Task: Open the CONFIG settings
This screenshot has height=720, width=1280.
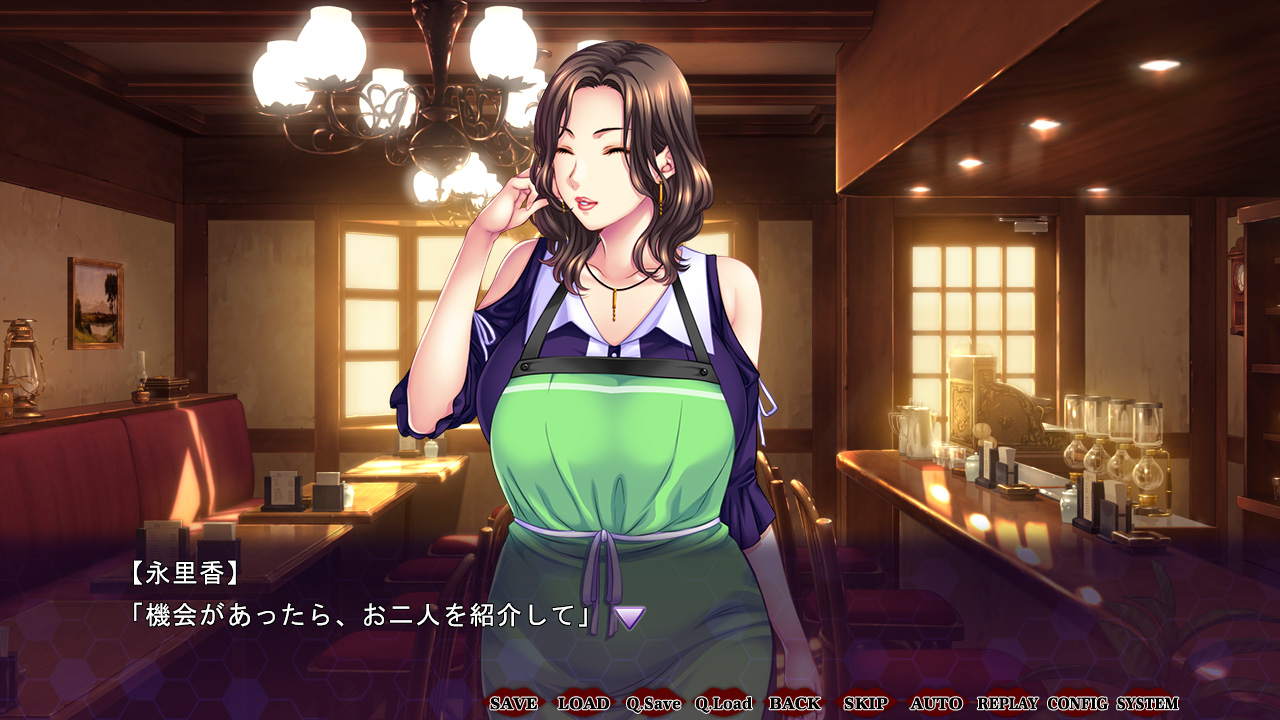Action: click(1078, 703)
